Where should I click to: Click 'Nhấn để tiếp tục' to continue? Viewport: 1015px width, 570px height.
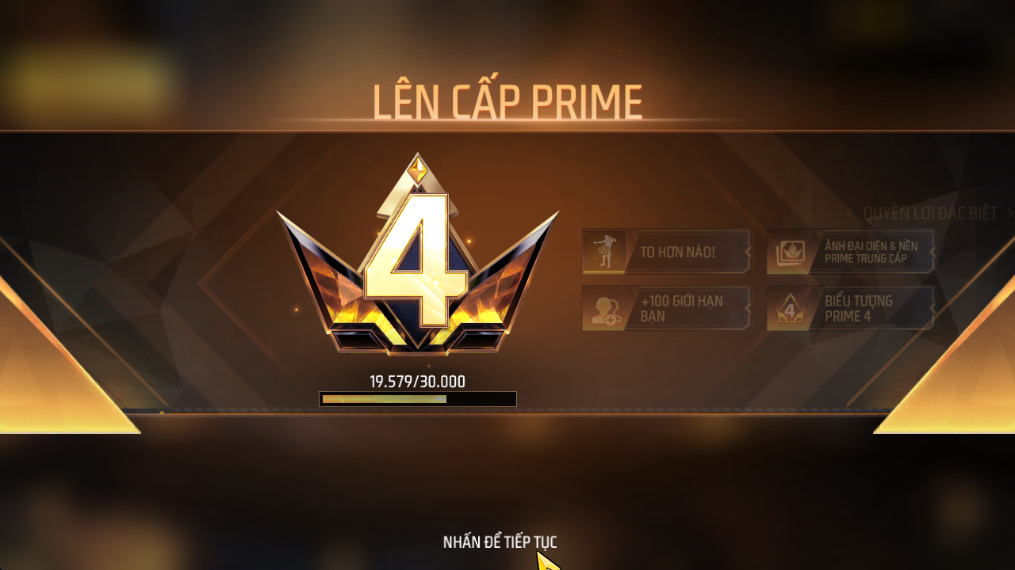pyautogui.click(x=500, y=542)
